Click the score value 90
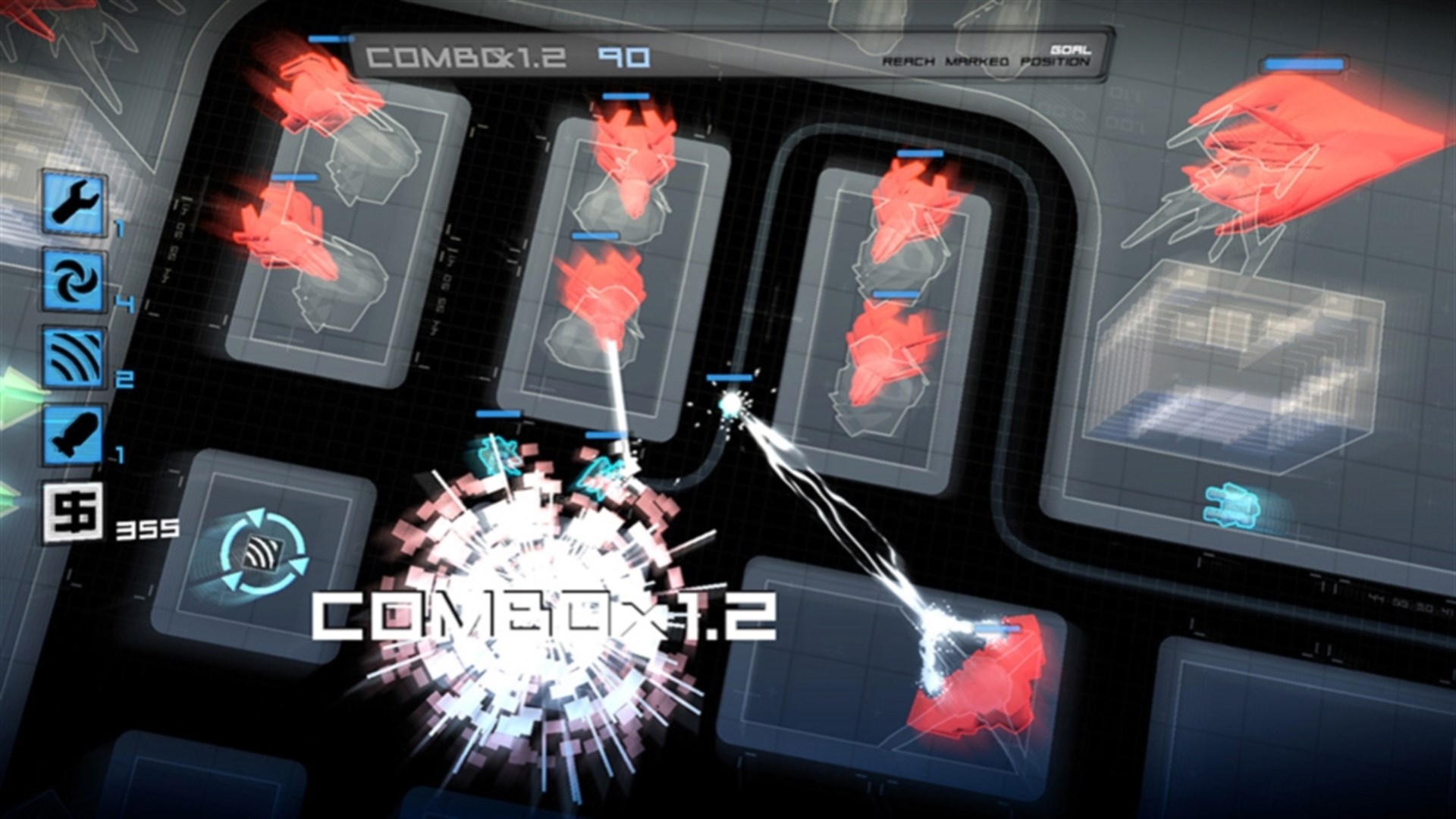This screenshot has width=1456, height=819. coord(622,55)
